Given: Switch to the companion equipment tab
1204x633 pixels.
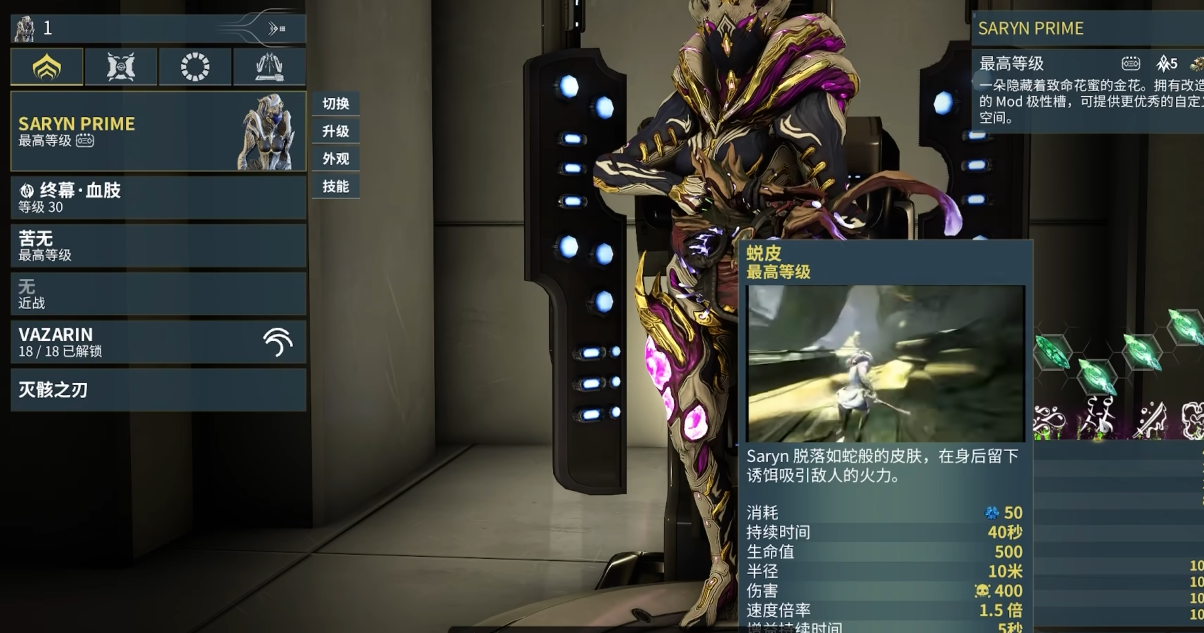Looking at the screenshot, I should pyautogui.click(x=121, y=67).
